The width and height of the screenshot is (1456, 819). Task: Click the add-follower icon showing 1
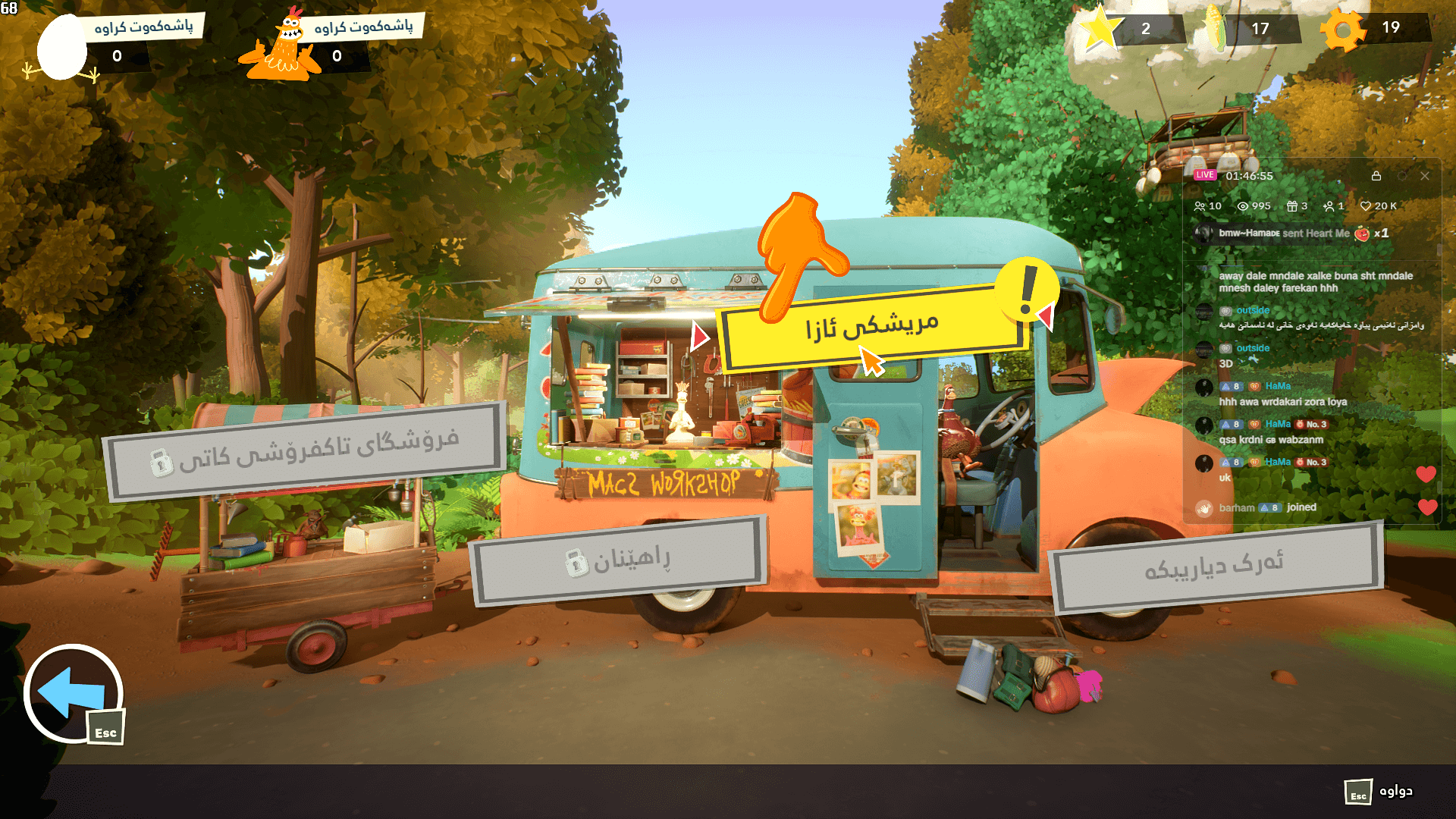click(1331, 206)
